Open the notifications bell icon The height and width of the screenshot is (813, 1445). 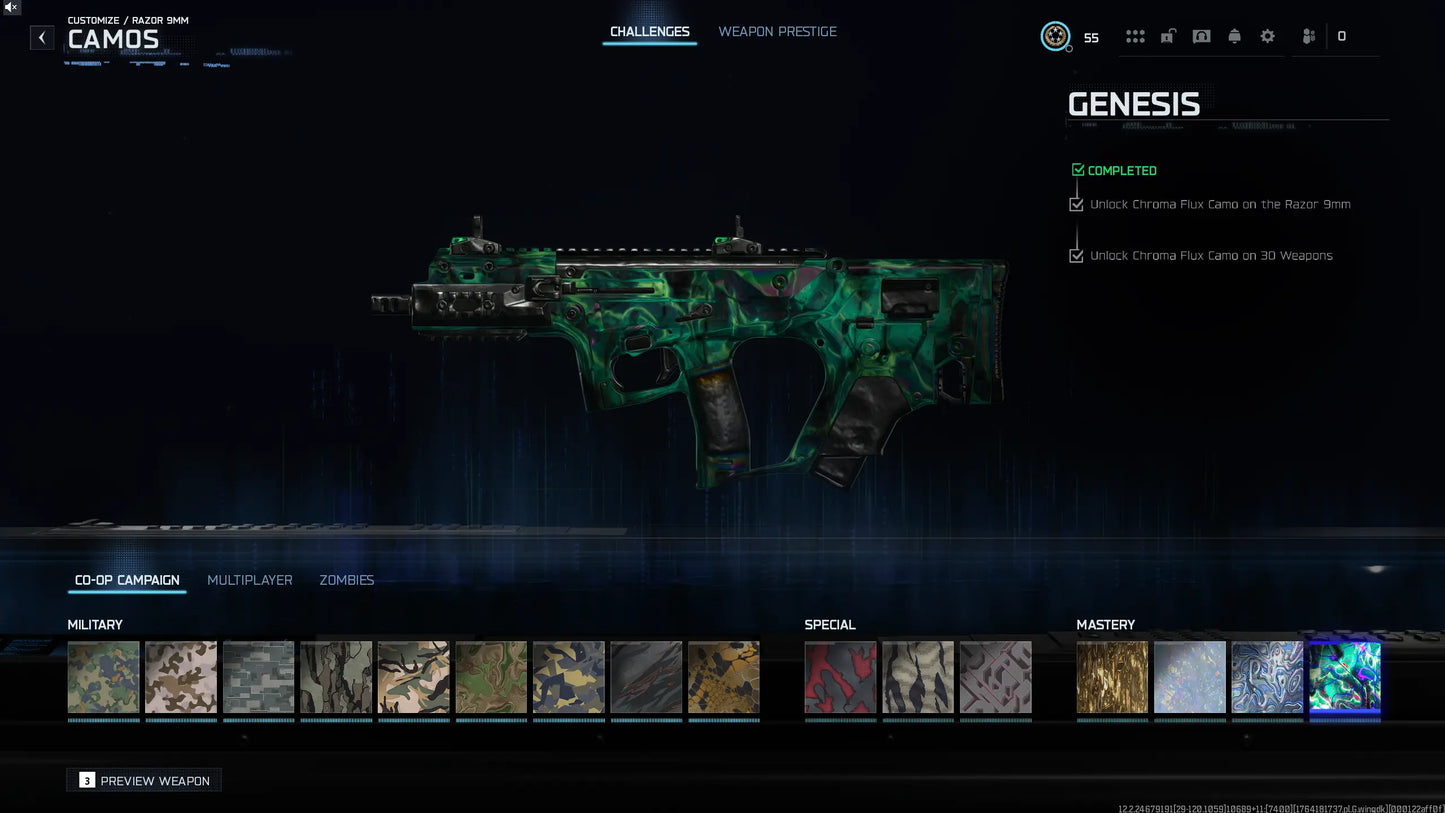[1235, 35]
